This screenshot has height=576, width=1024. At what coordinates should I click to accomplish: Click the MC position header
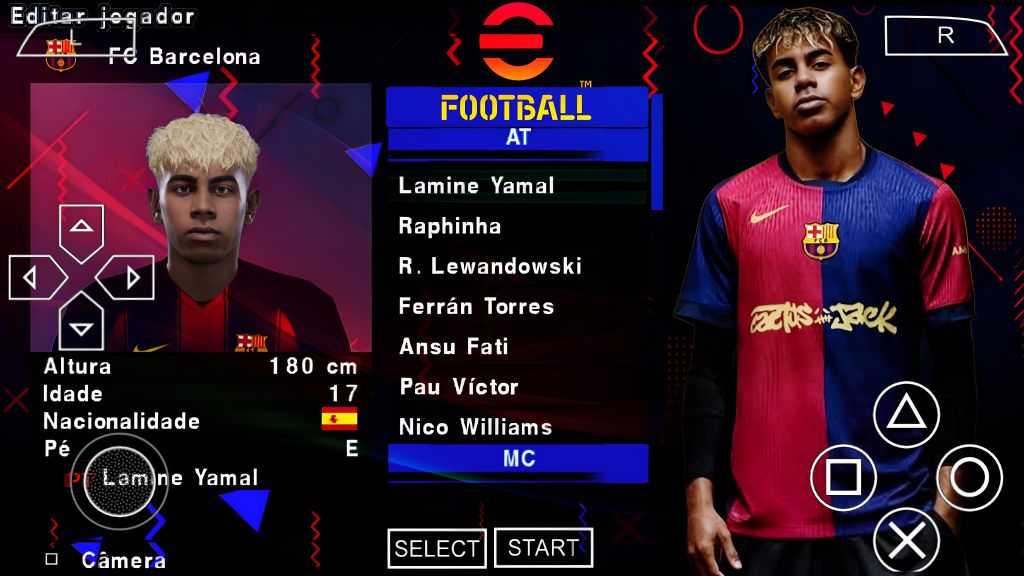coord(517,459)
